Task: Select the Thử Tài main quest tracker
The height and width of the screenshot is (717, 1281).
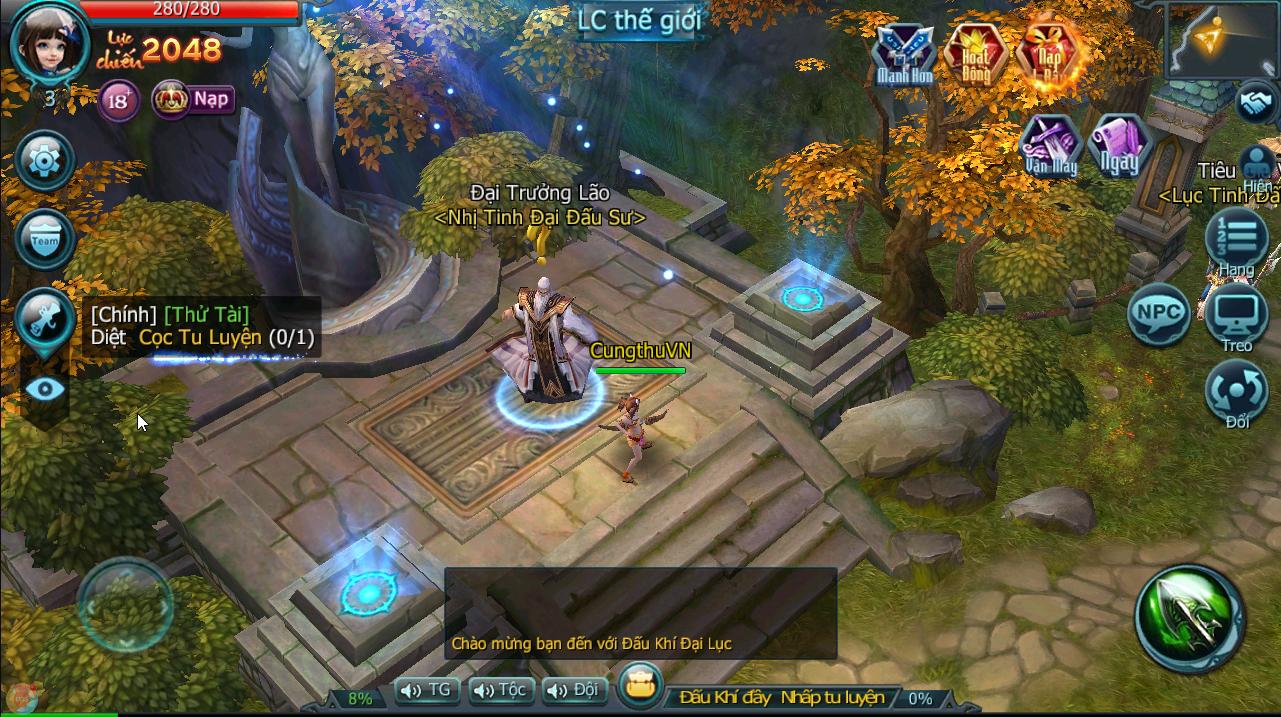Action: tap(202, 326)
